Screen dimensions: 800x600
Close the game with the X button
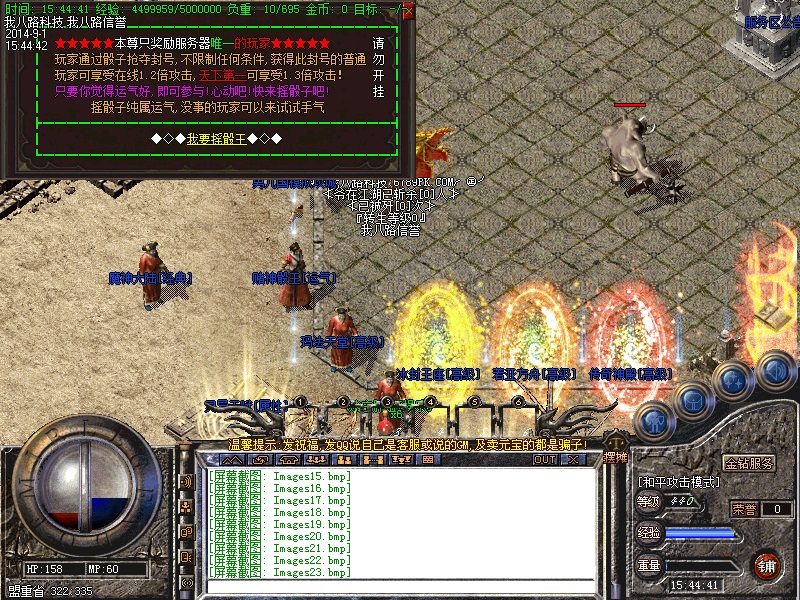573,459
